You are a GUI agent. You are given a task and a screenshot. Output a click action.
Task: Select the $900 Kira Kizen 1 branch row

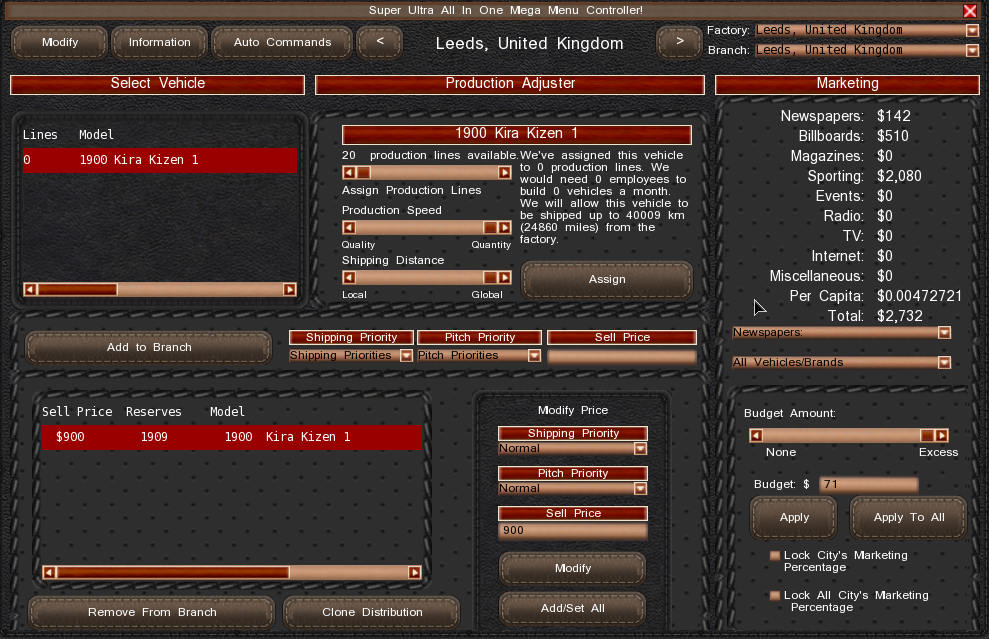pyautogui.click(x=232, y=437)
